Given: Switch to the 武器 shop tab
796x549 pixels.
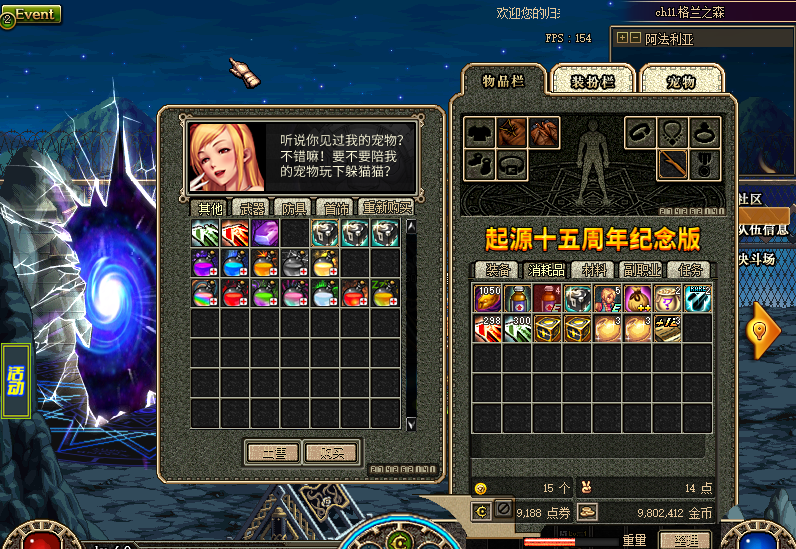Looking at the screenshot, I should pyautogui.click(x=248, y=208).
